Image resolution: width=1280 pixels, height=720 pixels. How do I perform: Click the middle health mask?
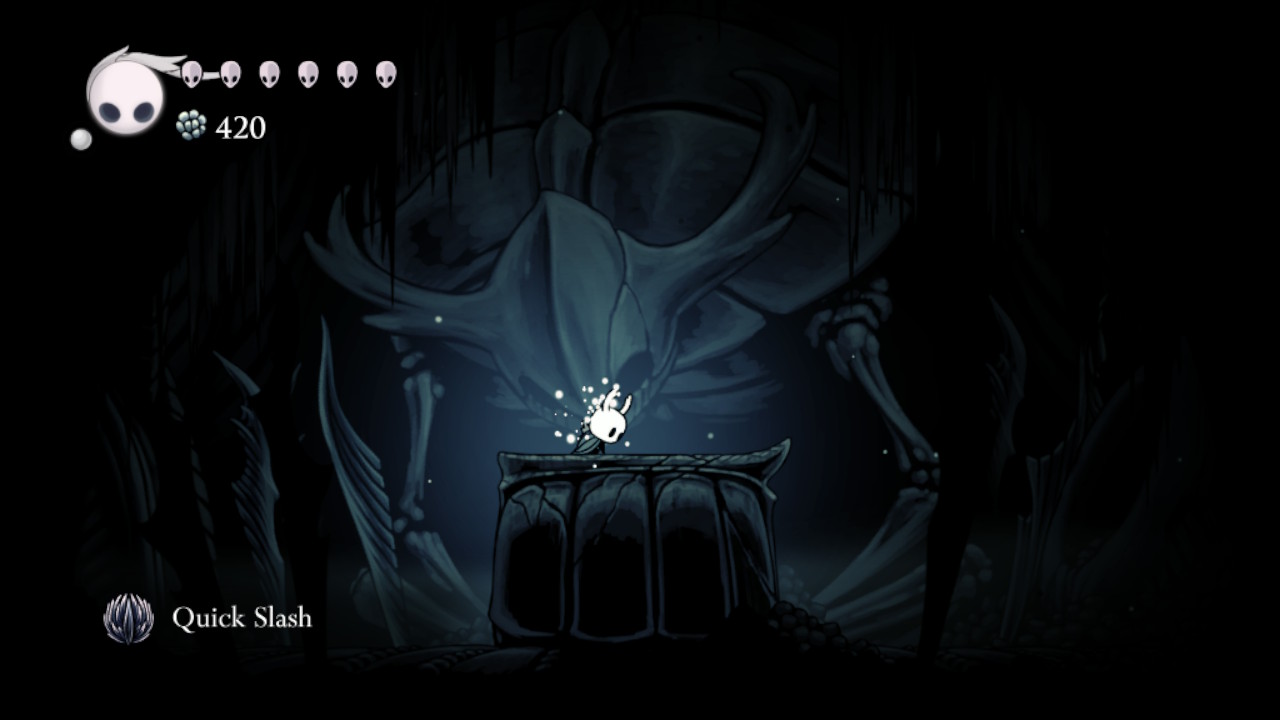click(x=269, y=74)
